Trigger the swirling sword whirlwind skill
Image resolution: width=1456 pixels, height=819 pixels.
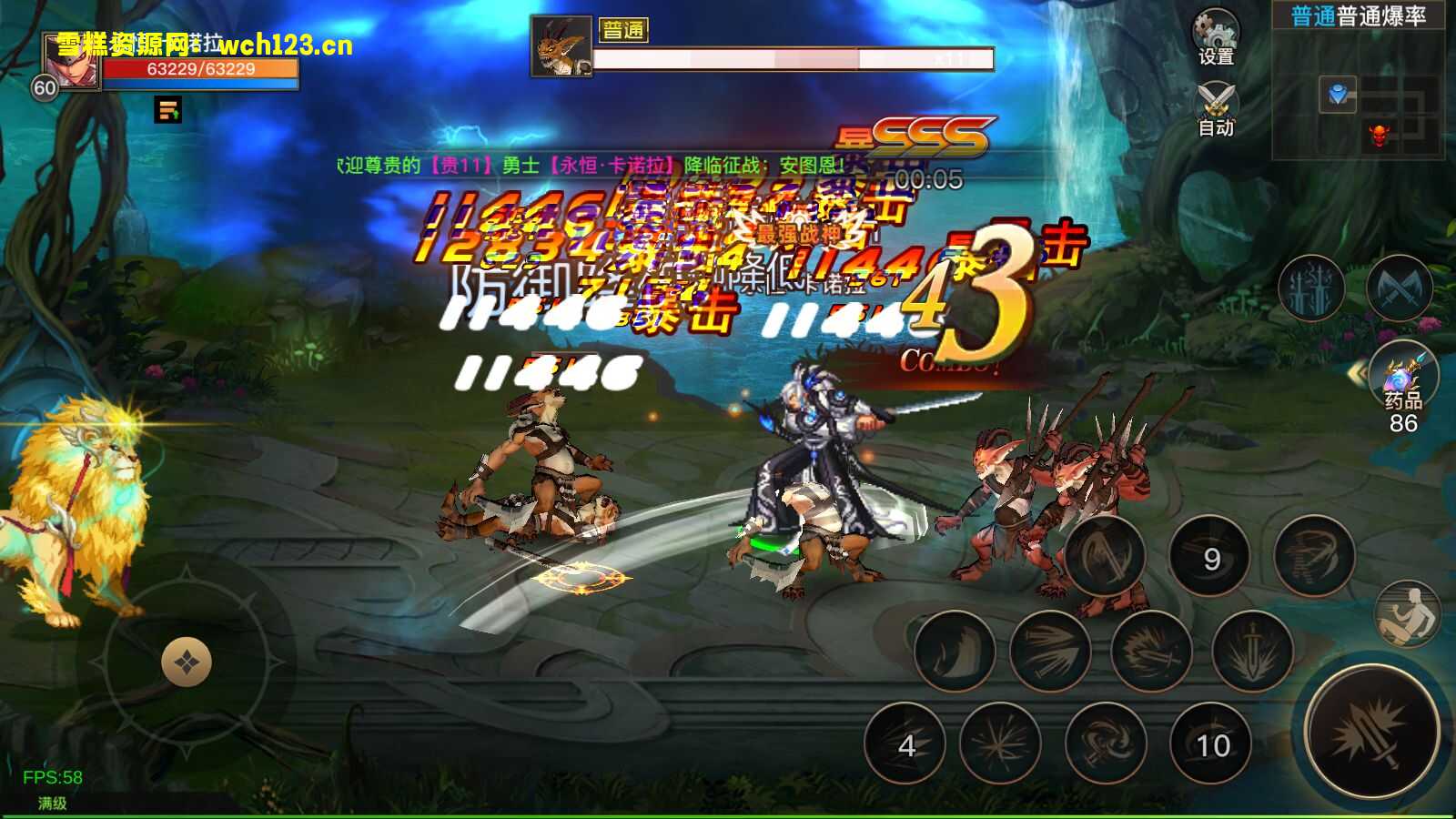pos(1105,744)
